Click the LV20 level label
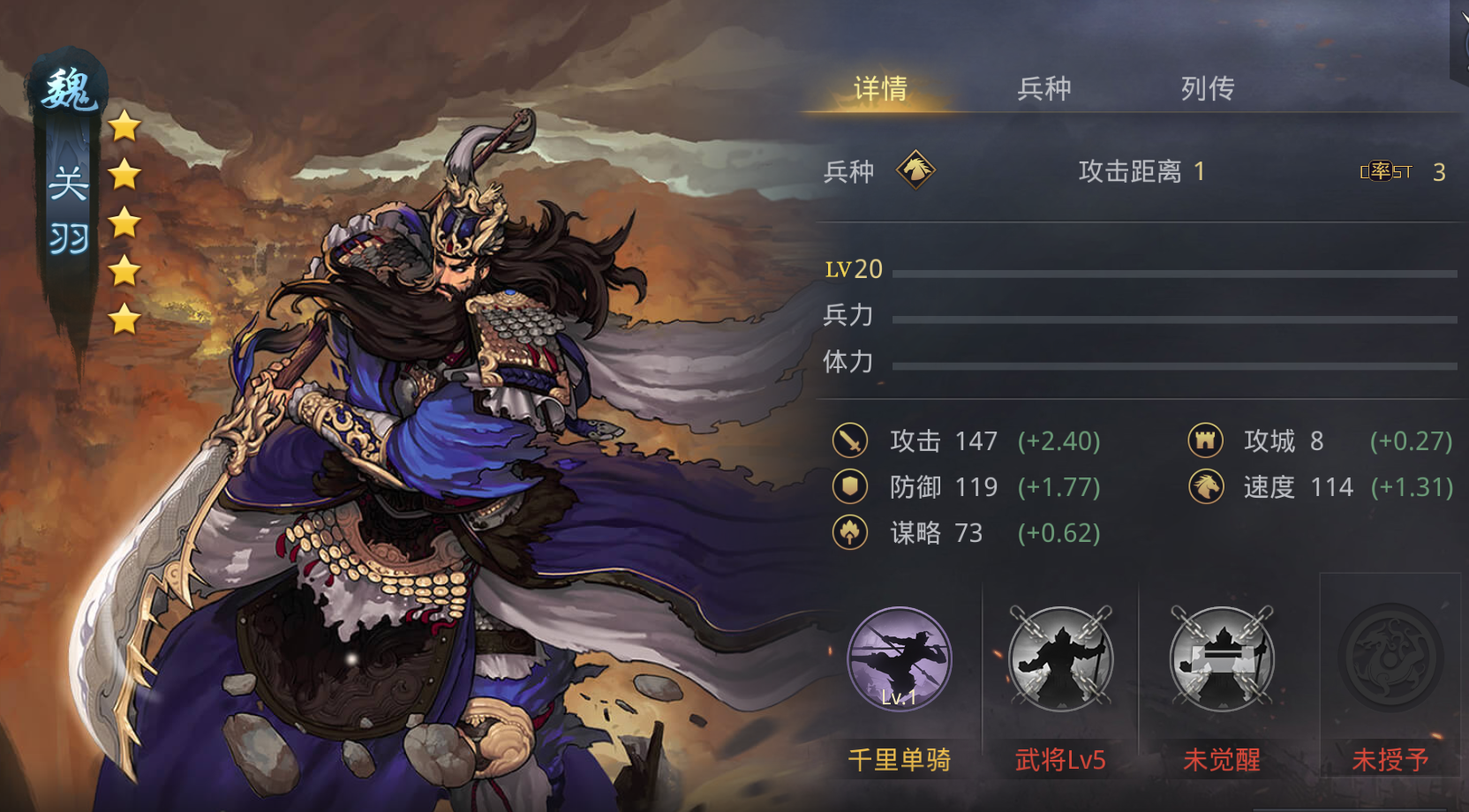 [x=852, y=268]
